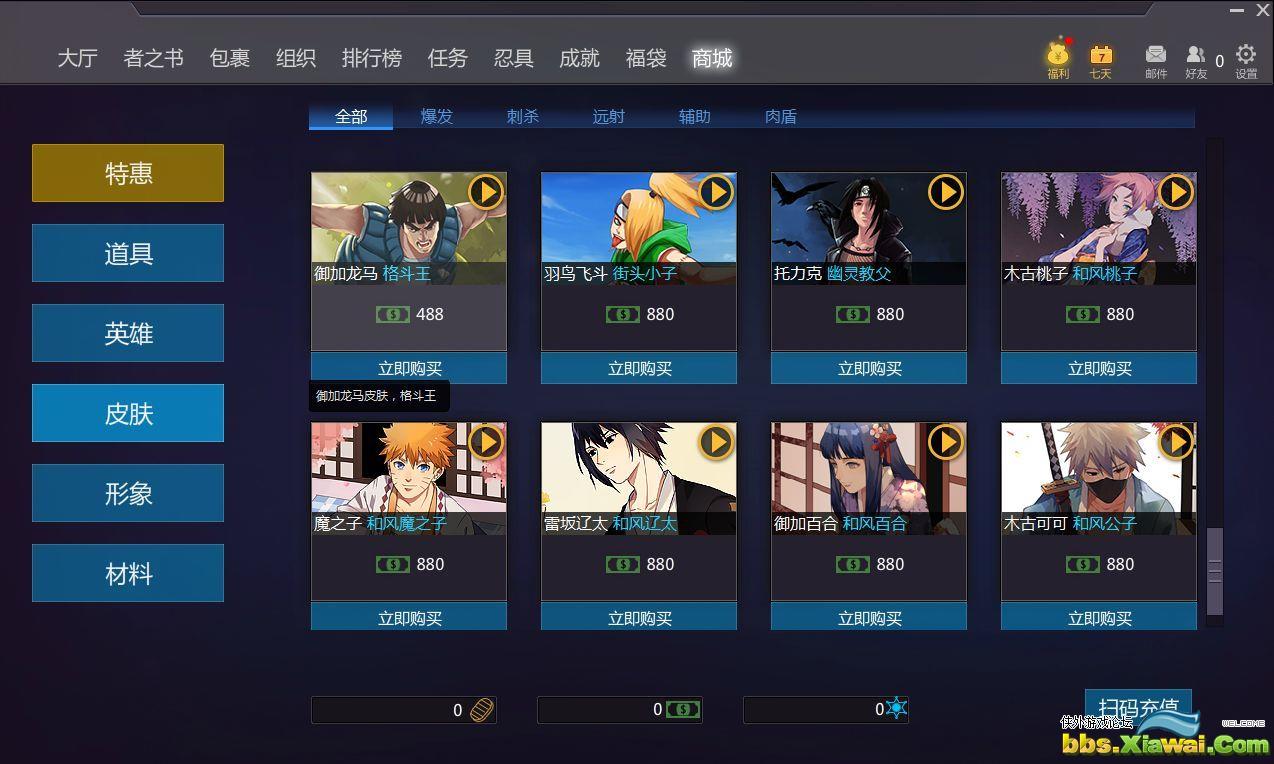Switch to the 道具 items category
This screenshot has height=764, width=1274.
128,253
